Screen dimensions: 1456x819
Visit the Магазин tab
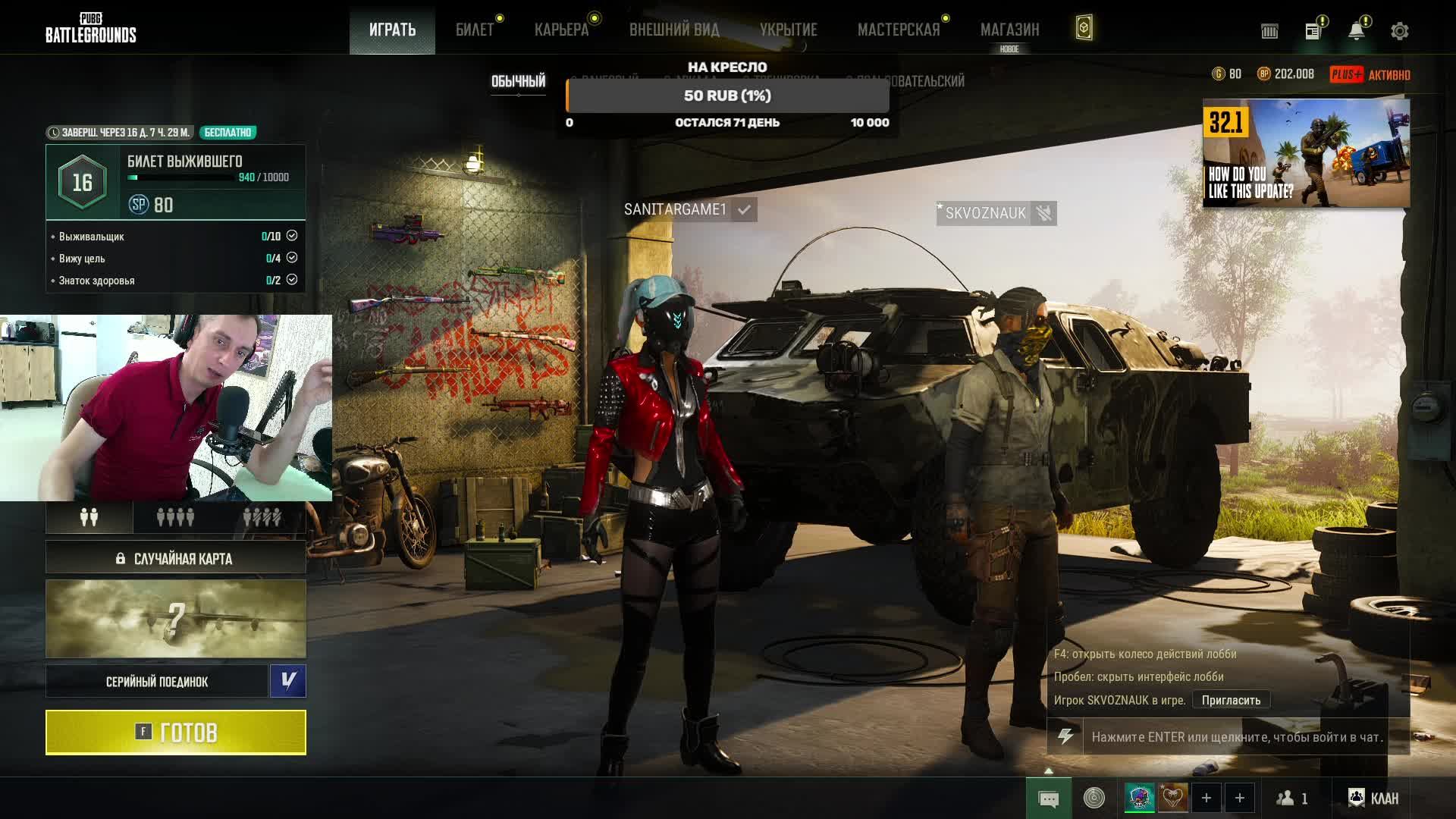(x=1009, y=30)
